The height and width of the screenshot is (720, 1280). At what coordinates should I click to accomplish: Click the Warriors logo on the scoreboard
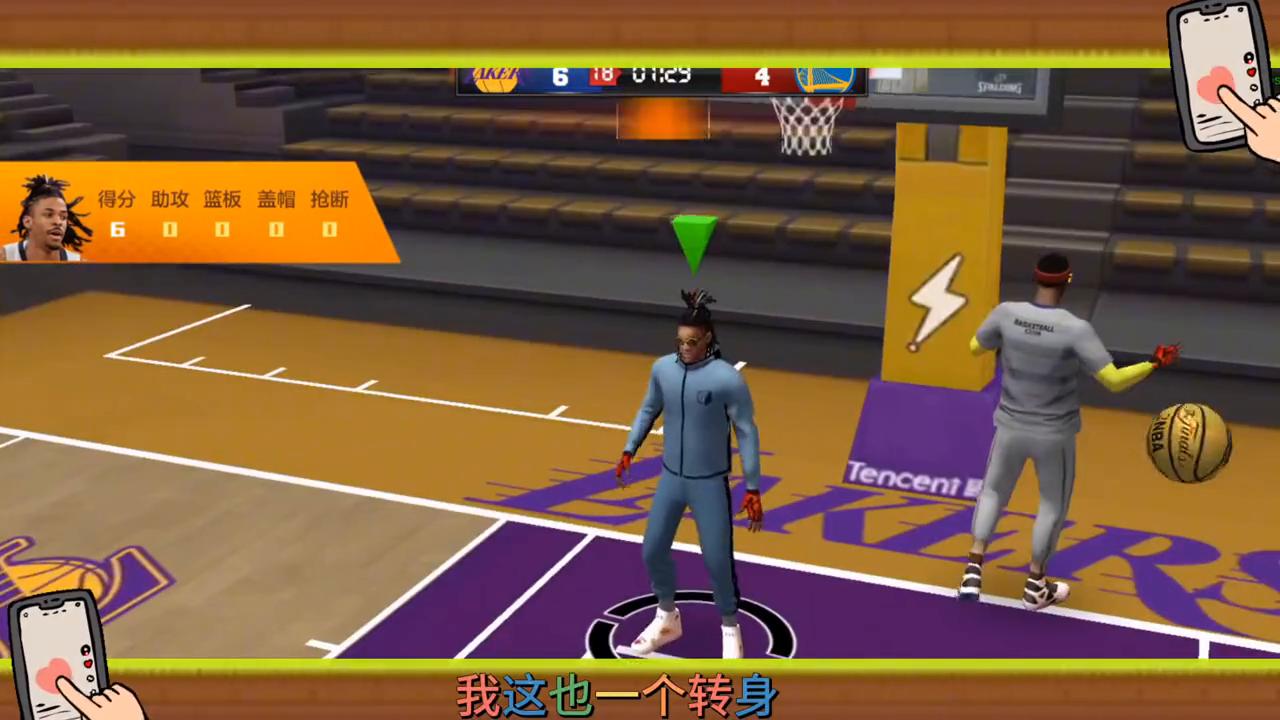[825, 77]
